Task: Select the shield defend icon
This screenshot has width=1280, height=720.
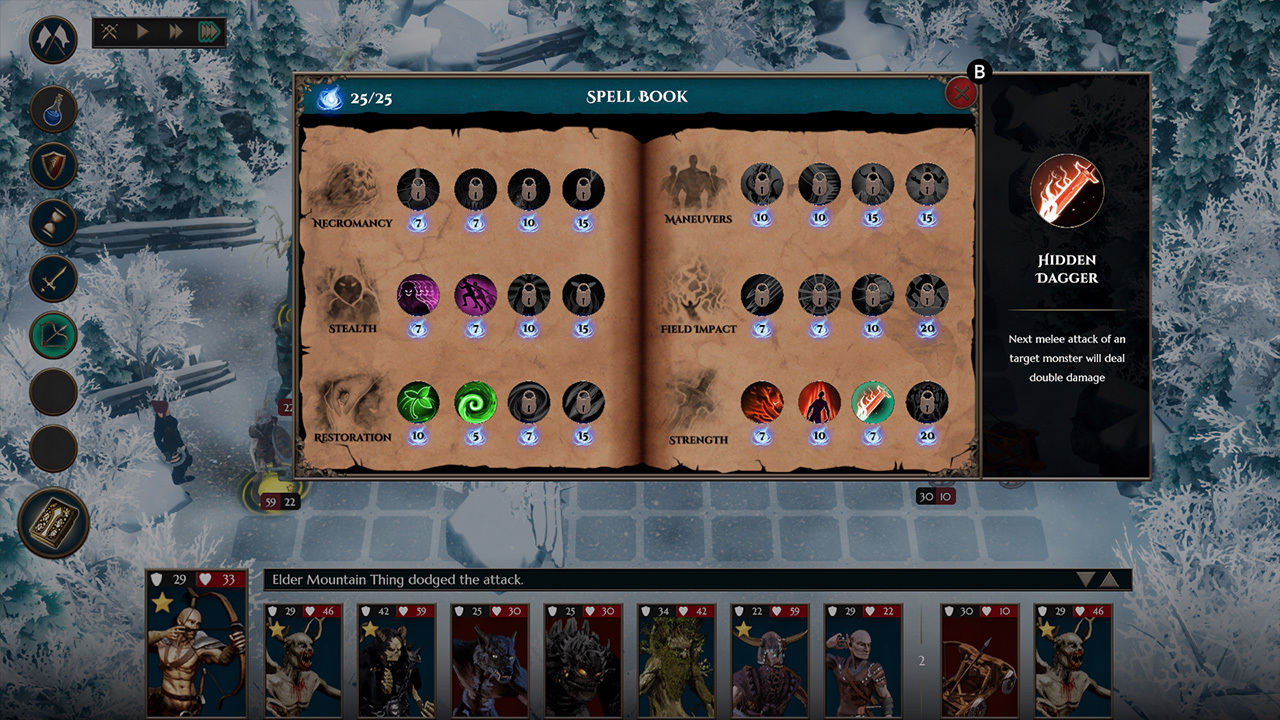Action: (x=53, y=166)
